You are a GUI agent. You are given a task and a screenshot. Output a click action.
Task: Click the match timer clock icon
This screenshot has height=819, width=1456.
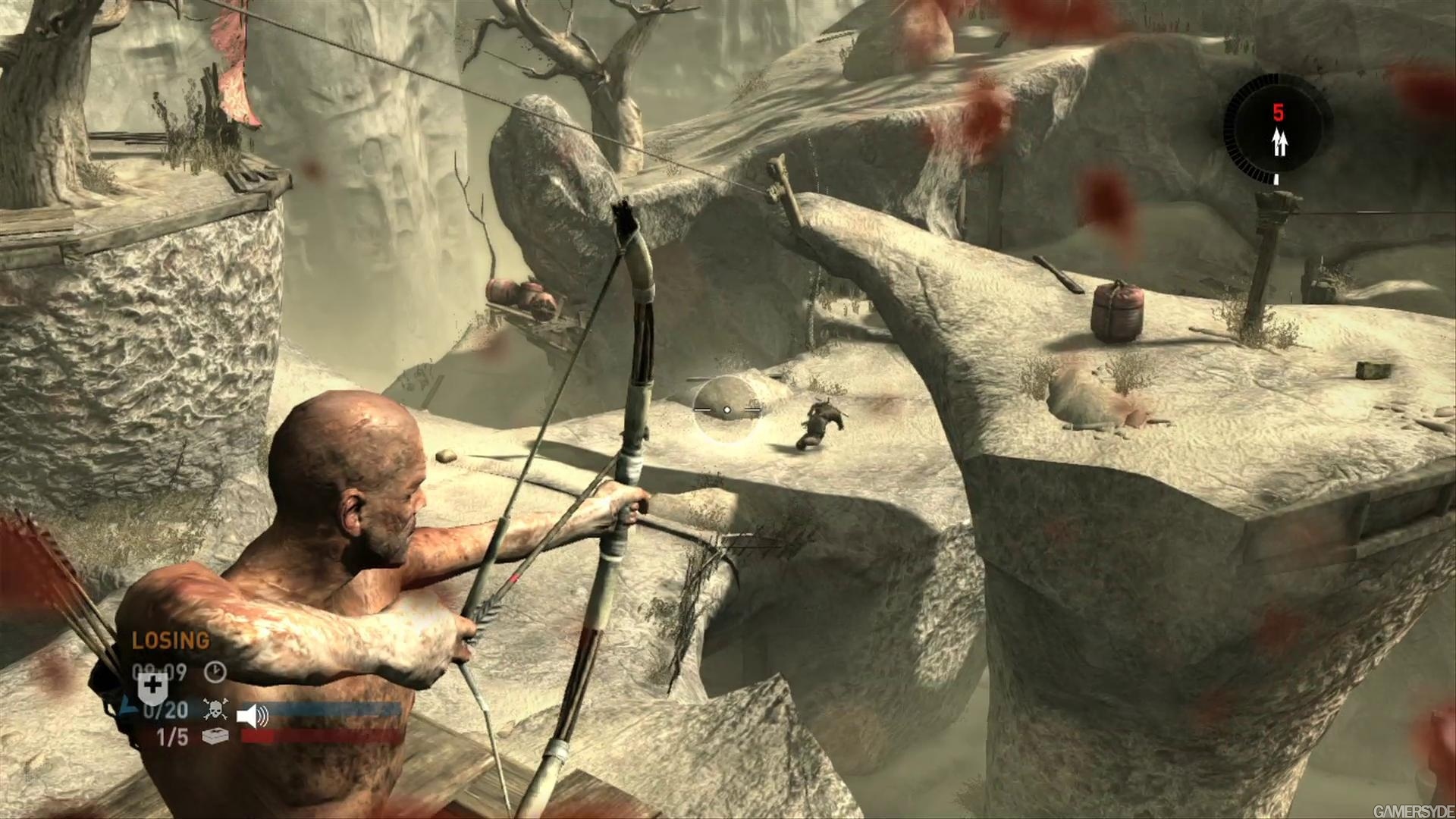click(215, 672)
